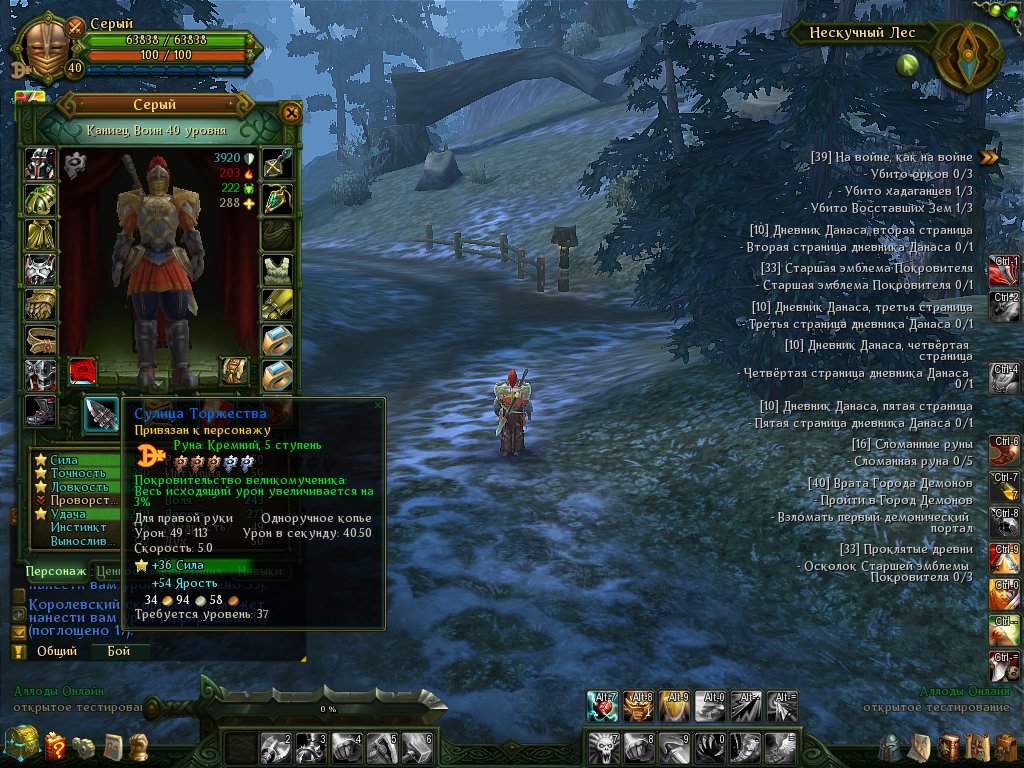The image size is (1024, 768).
Task: Expand the quest tracker arrow button
Action: [x=989, y=156]
